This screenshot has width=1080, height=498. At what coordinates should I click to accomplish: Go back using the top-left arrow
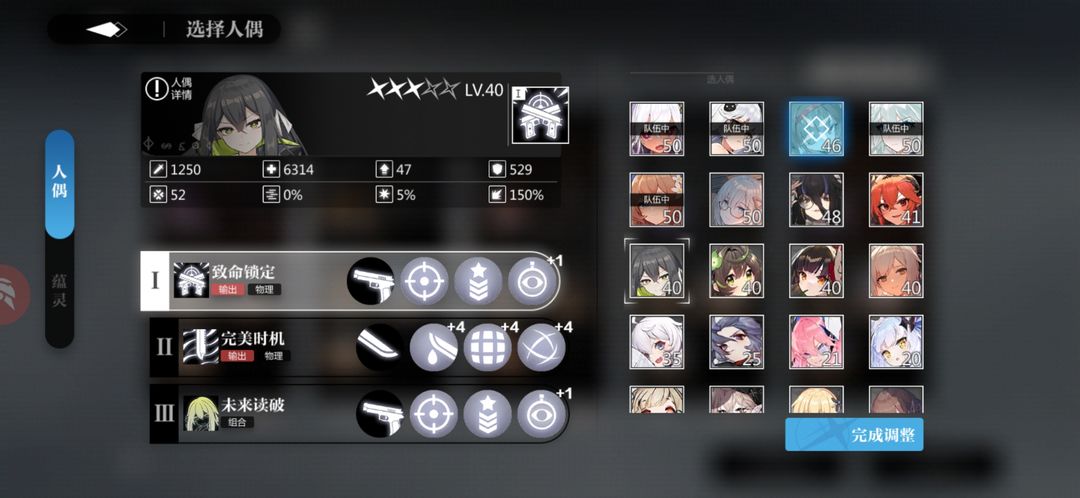[x=106, y=29]
